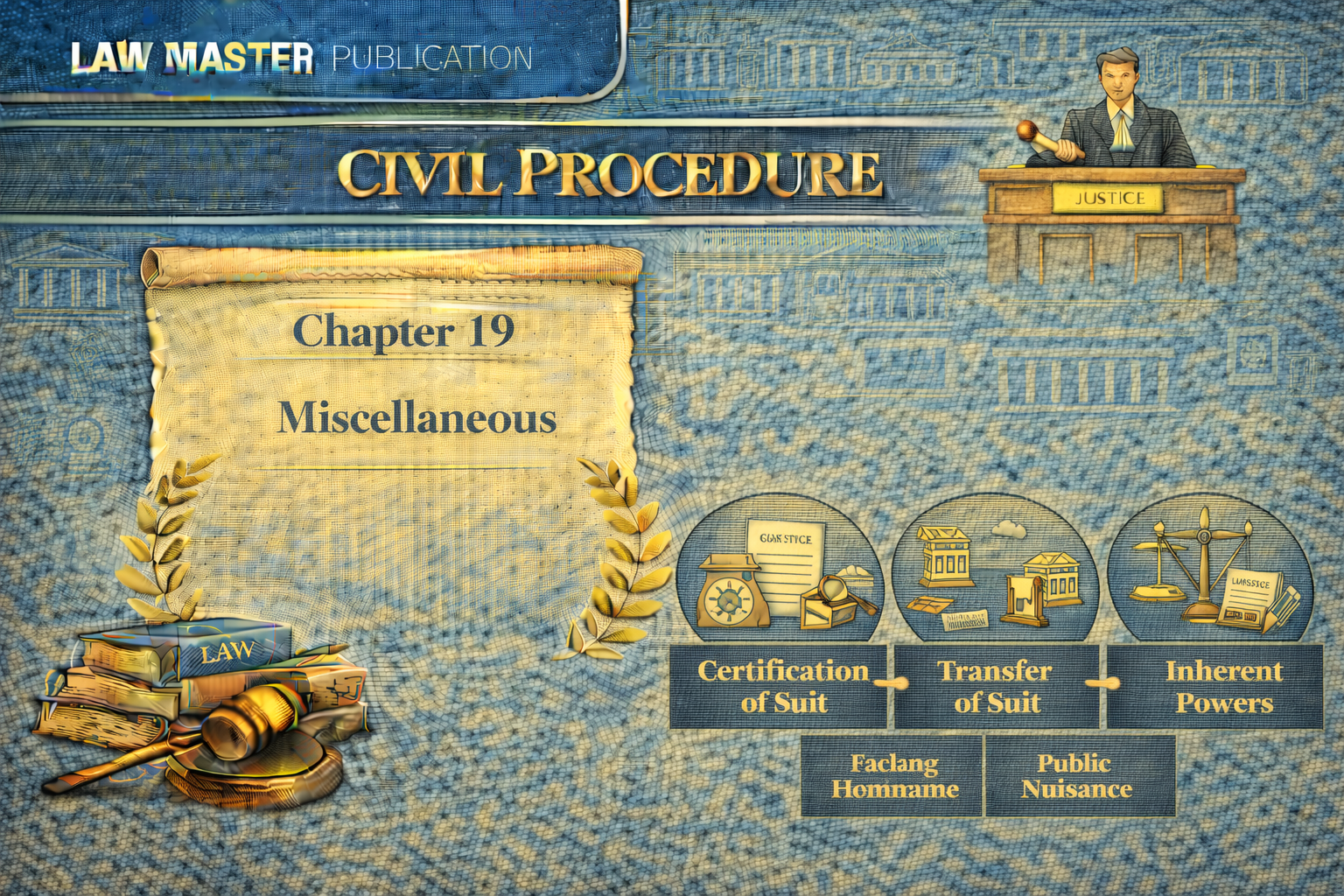Click the document and magnifier circular icon
This screenshot has width=1344, height=896.
click(780, 570)
